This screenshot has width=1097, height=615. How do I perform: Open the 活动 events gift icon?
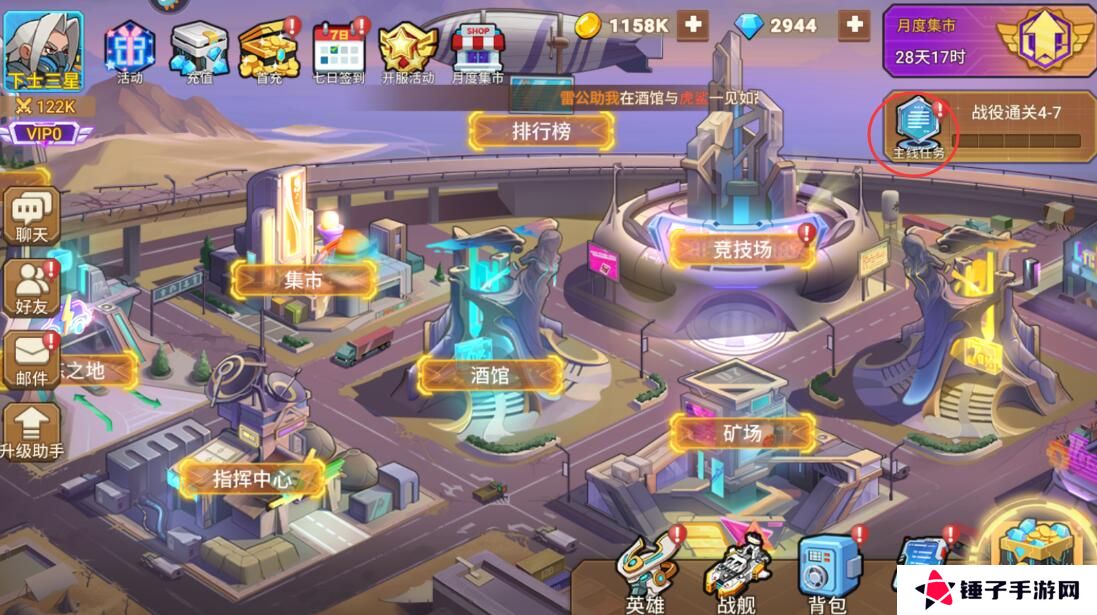click(x=130, y=50)
